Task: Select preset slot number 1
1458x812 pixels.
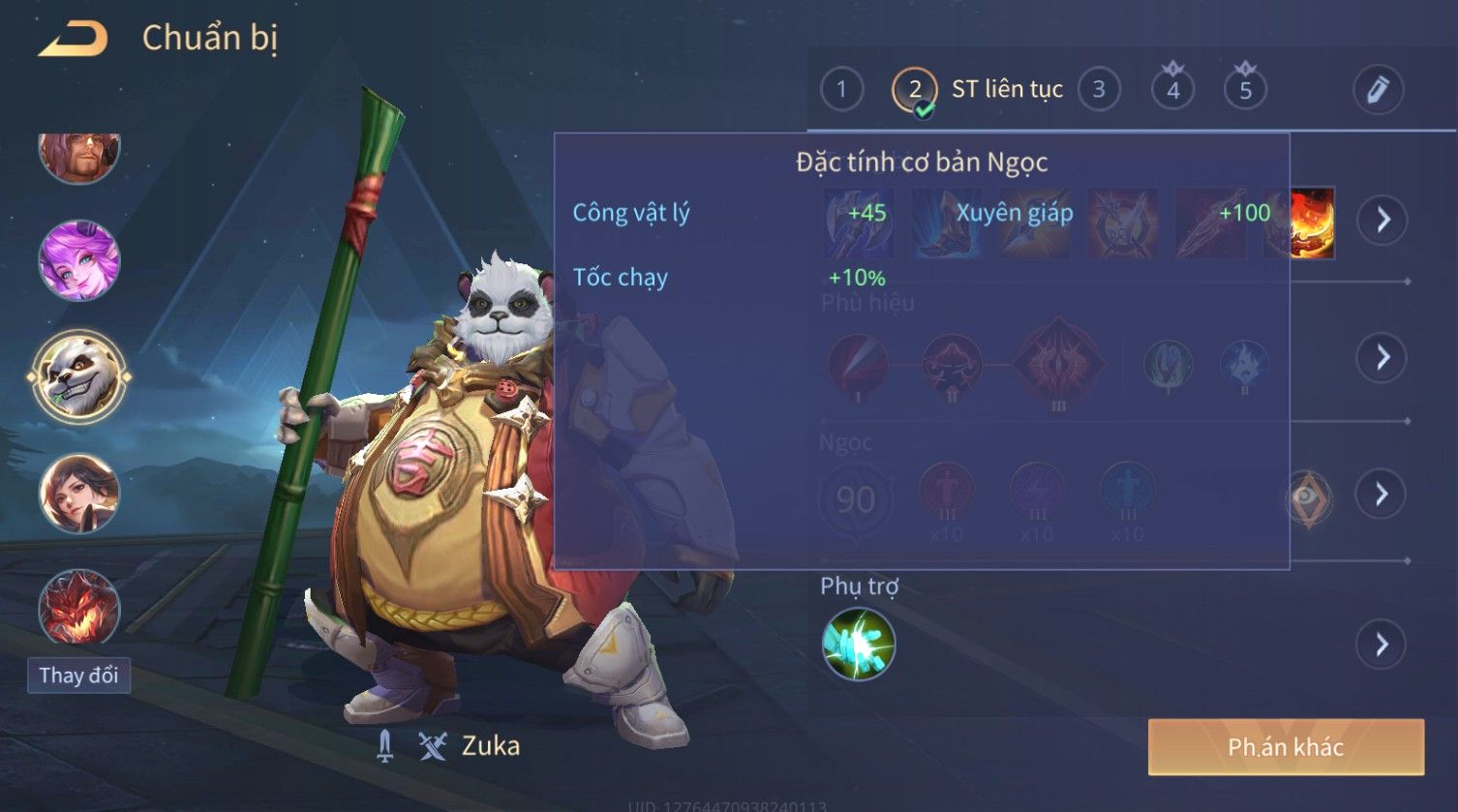Action: 841,90
